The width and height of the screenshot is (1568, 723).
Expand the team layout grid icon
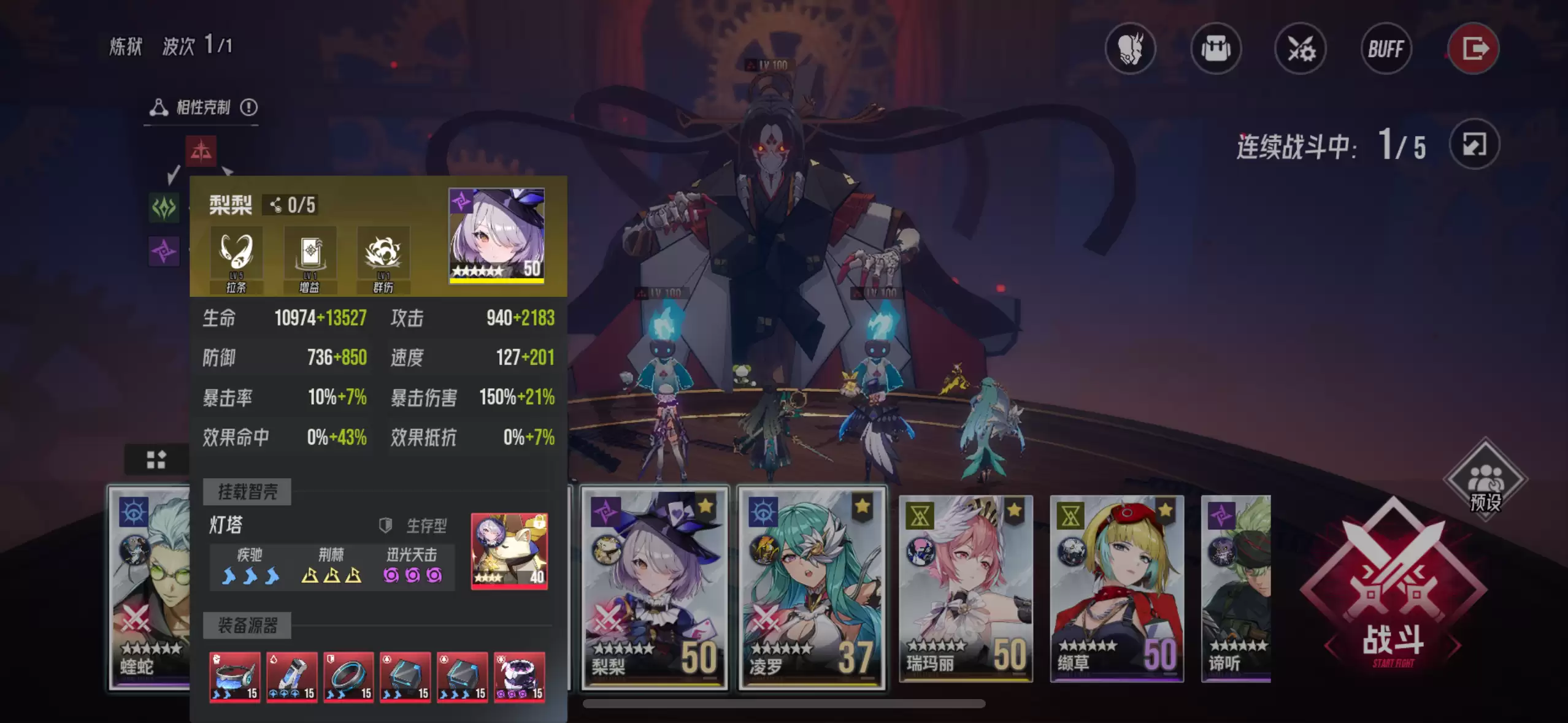pos(156,459)
